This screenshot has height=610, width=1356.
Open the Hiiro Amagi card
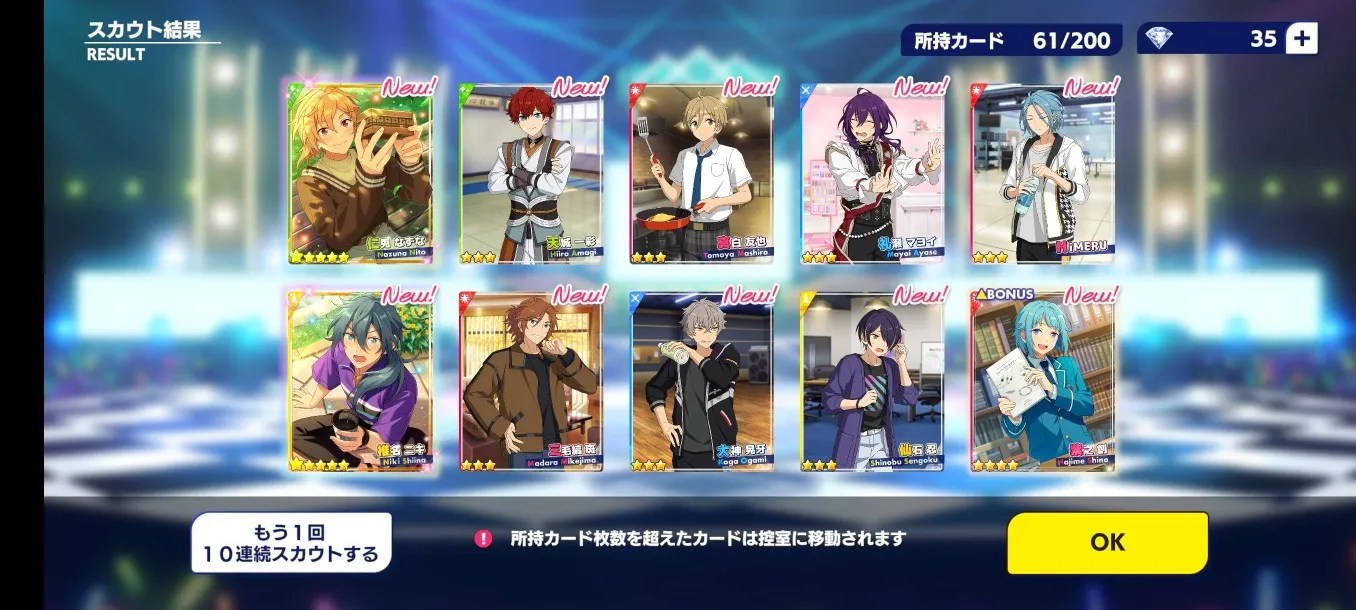pyautogui.click(x=531, y=173)
